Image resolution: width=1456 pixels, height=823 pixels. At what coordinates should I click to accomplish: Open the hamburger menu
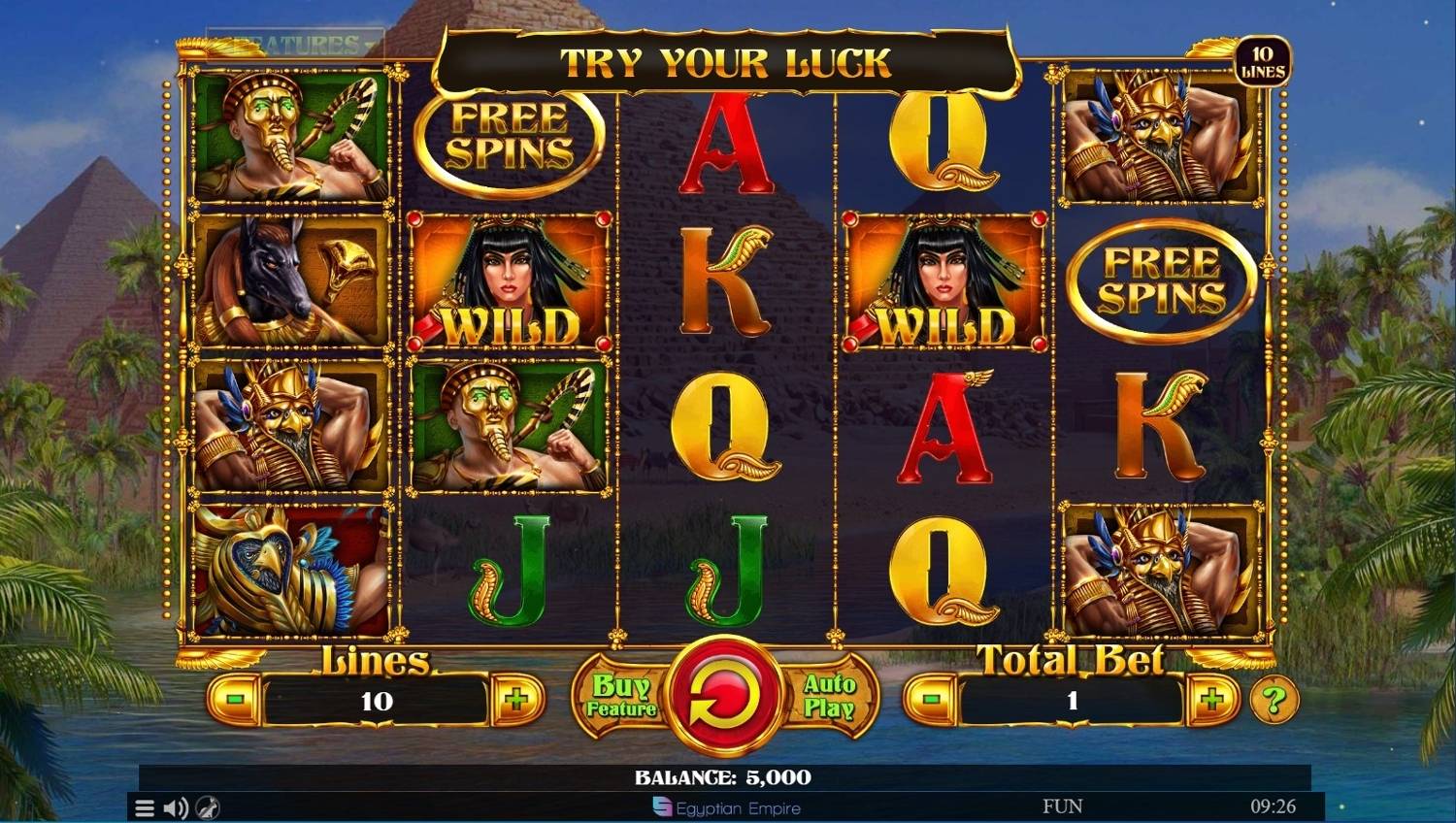pyautogui.click(x=145, y=807)
